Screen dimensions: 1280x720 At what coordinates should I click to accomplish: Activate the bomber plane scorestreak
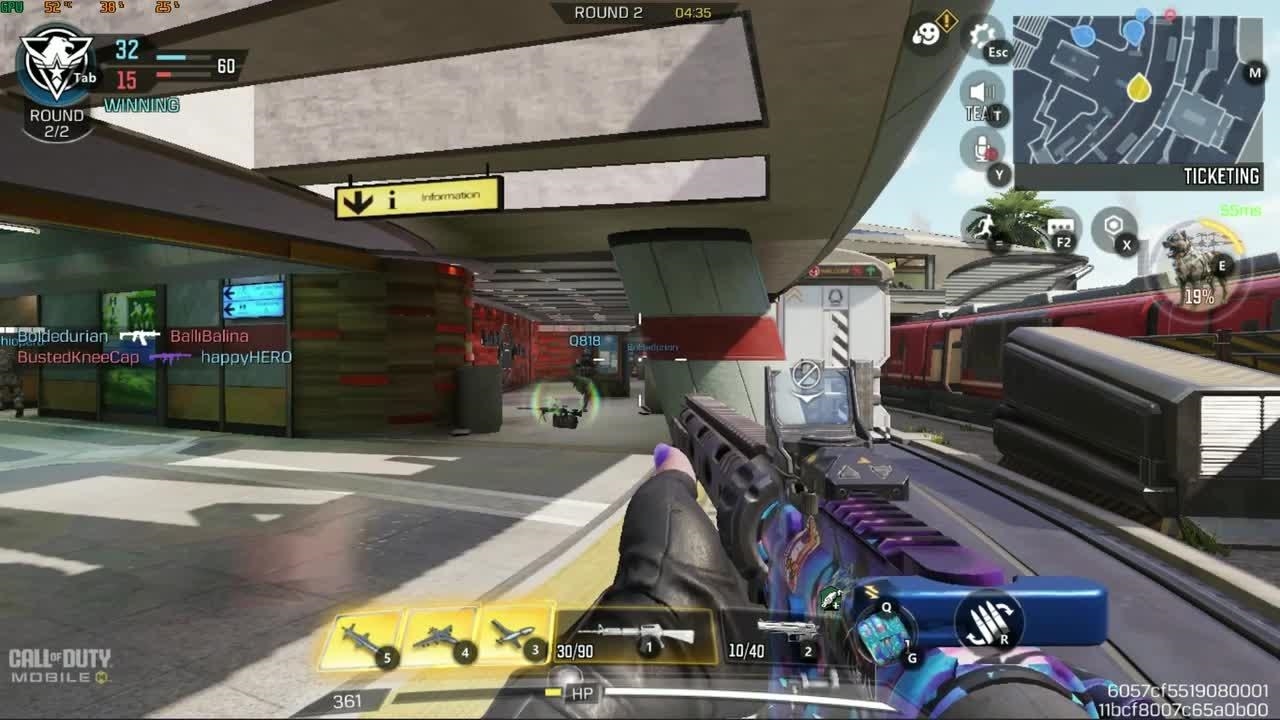pos(440,636)
